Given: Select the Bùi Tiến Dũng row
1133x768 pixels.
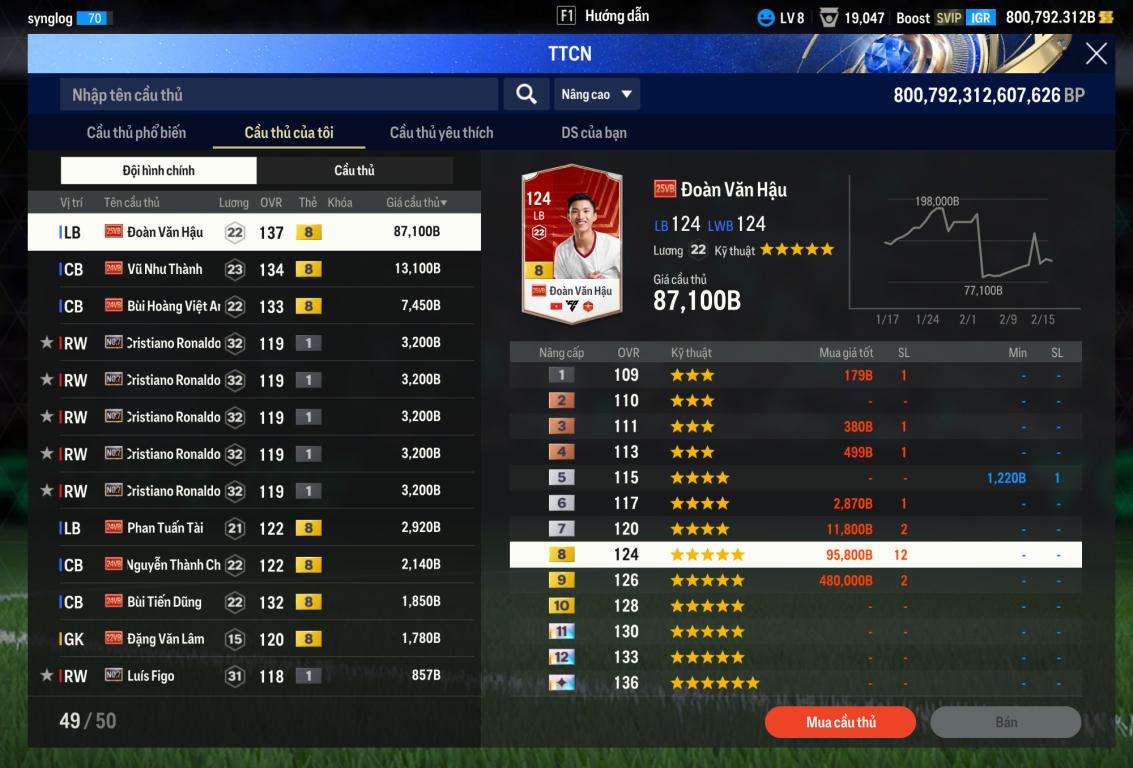Looking at the screenshot, I should coord(254,602).
